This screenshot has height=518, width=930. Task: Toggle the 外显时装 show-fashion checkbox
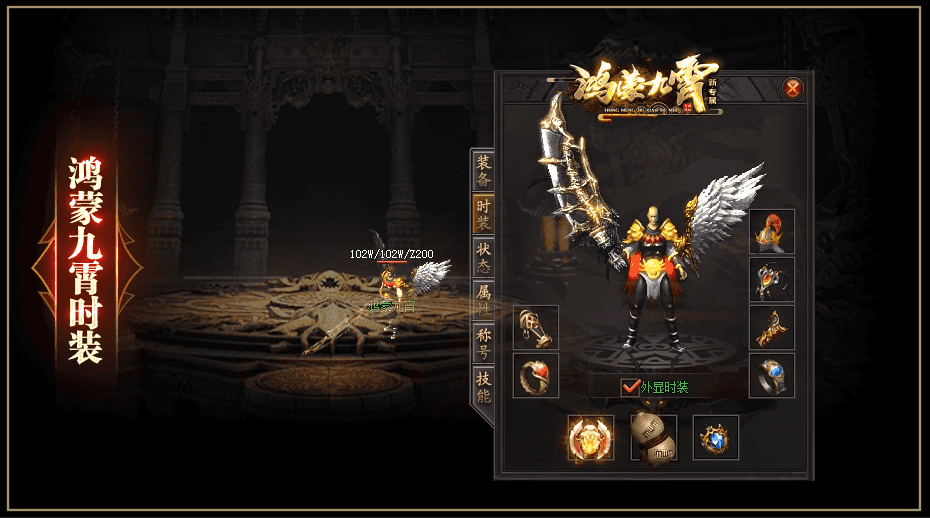630,387
